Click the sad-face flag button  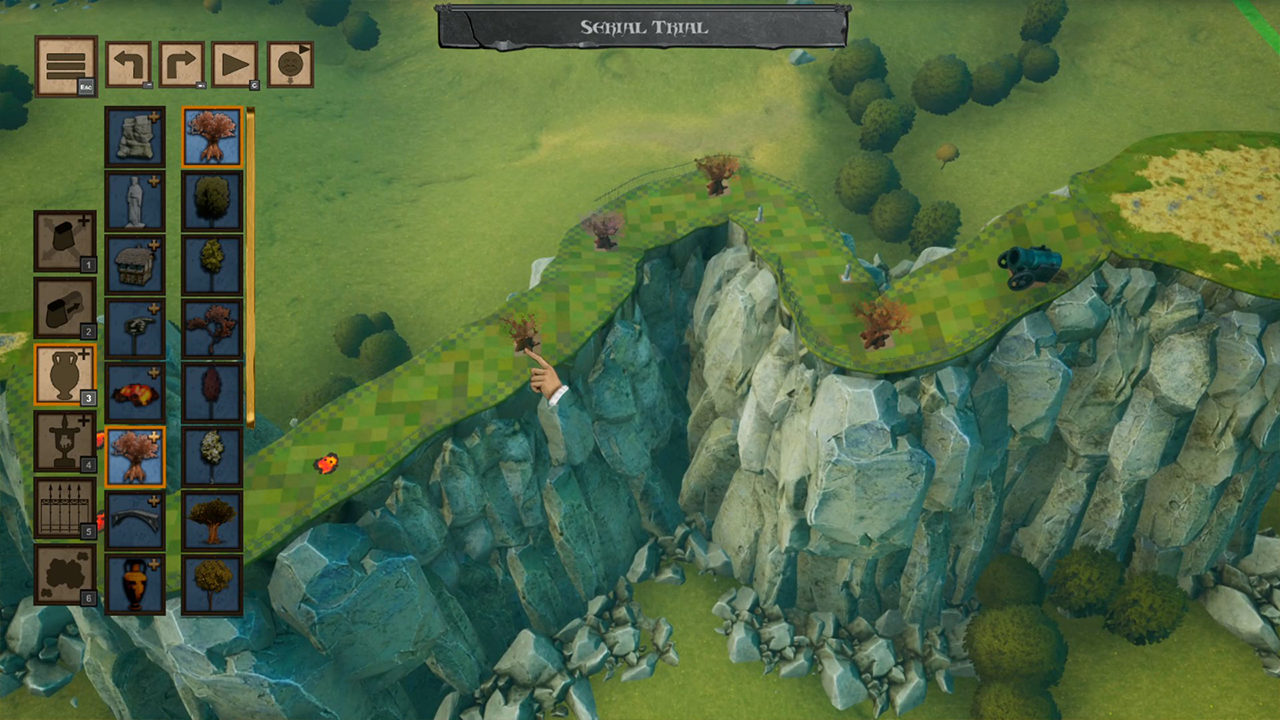tap(289, 65)
